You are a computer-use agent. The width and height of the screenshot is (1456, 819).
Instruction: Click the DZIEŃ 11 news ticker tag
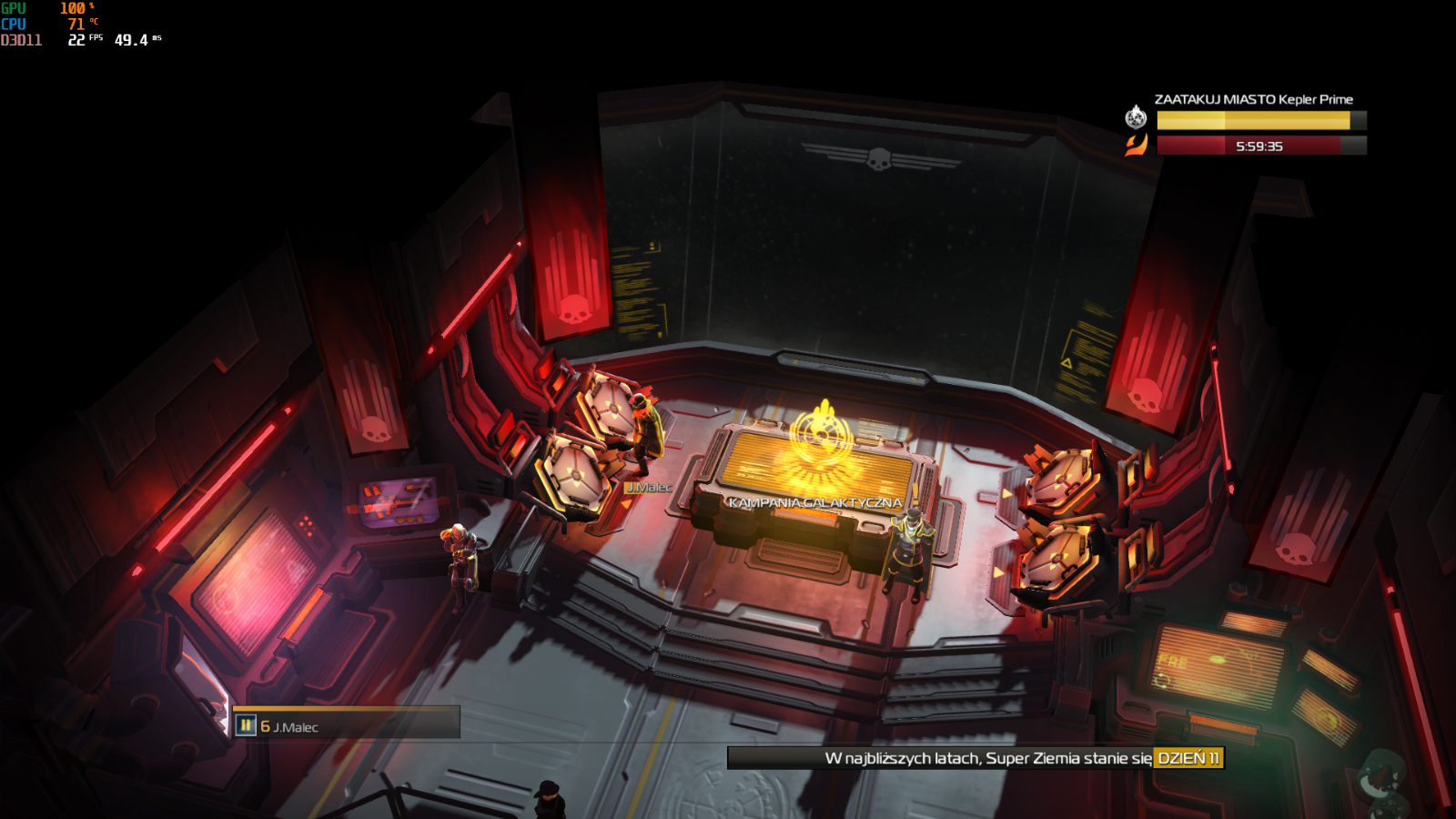pos(1188,758)
